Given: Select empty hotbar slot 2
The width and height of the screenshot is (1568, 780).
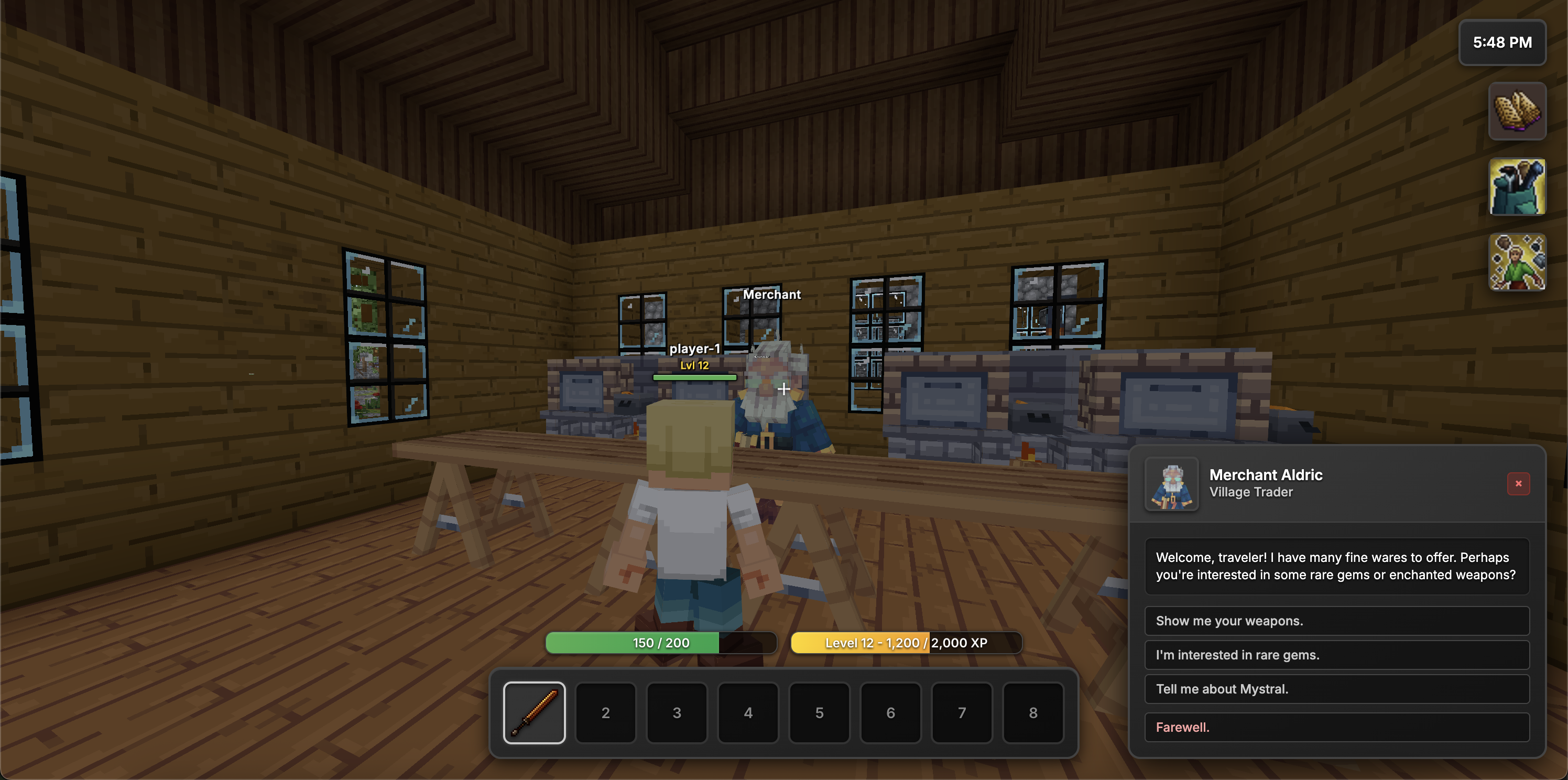Looking at the screenshot, I should 605,712.
